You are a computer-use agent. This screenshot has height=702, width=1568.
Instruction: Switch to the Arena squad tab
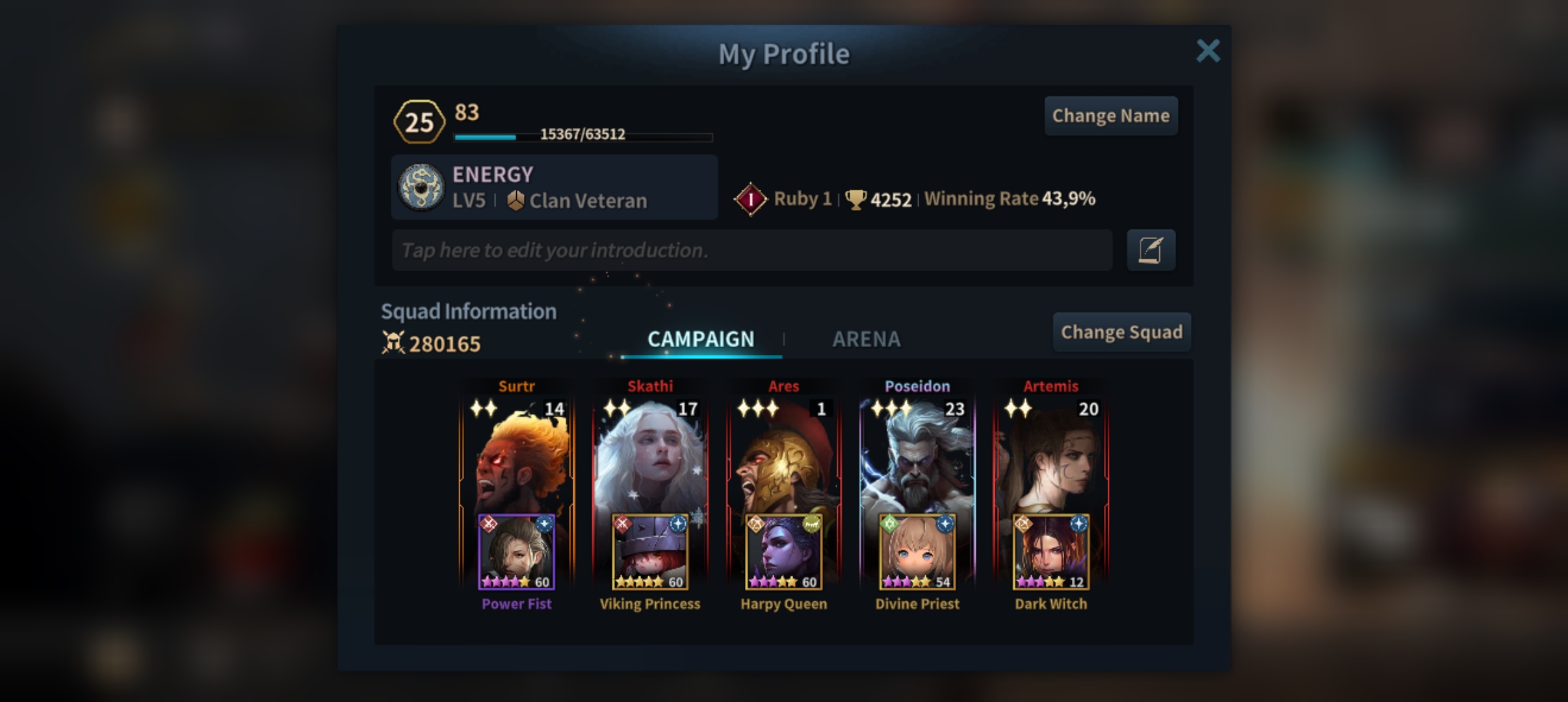click(866, 339)
